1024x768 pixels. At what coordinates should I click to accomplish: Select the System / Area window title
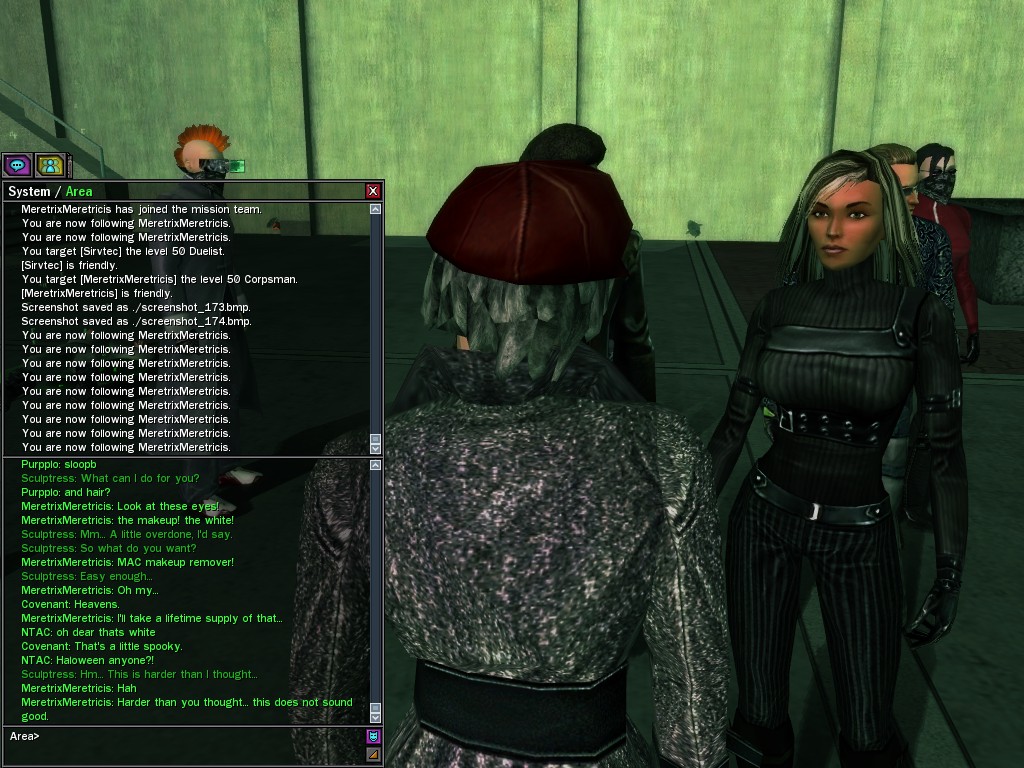click(50, 191)
